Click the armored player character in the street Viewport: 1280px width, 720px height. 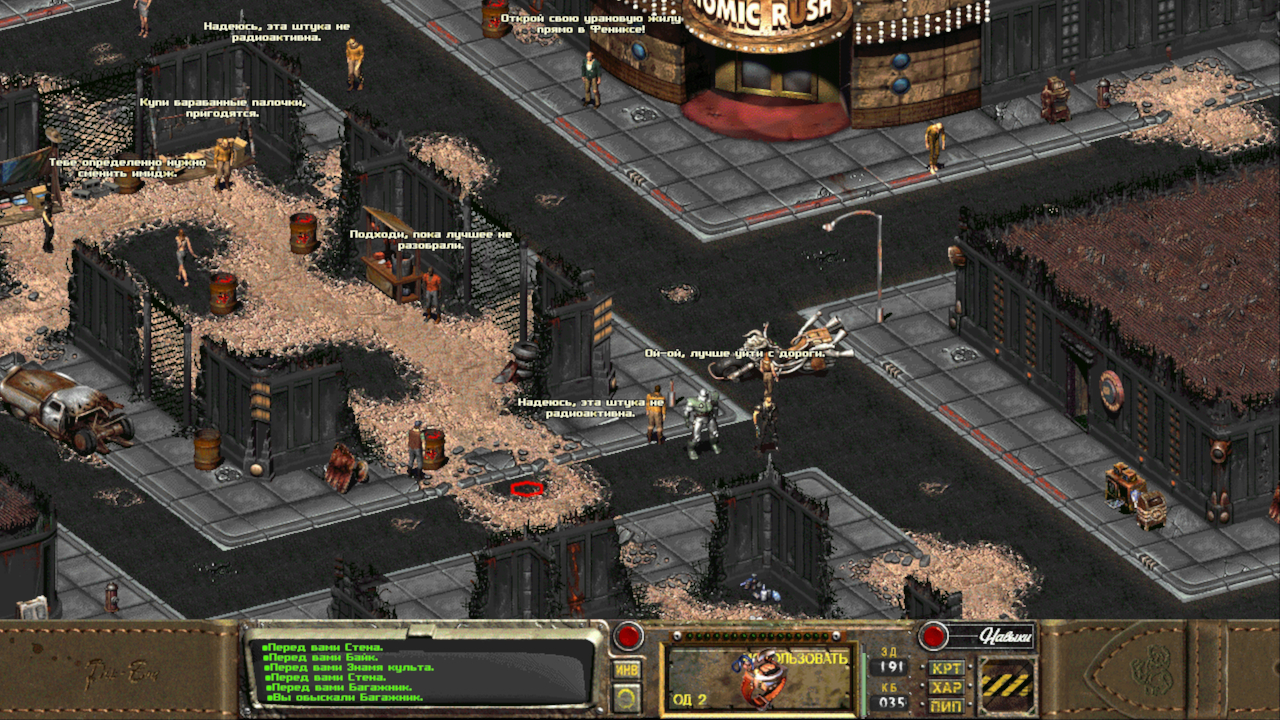[x=703, y=420]
